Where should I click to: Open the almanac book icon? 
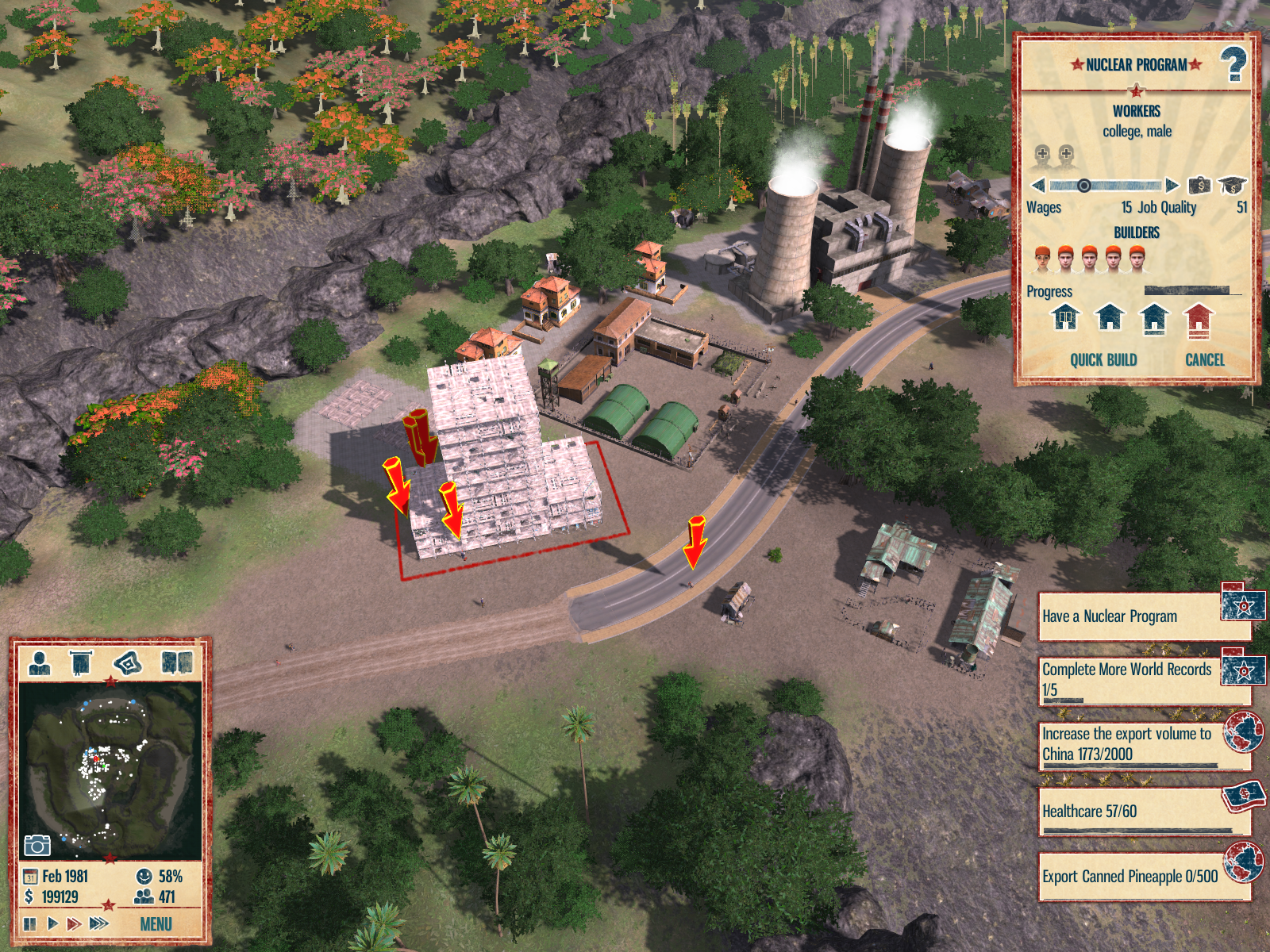(x=177, y=662)
